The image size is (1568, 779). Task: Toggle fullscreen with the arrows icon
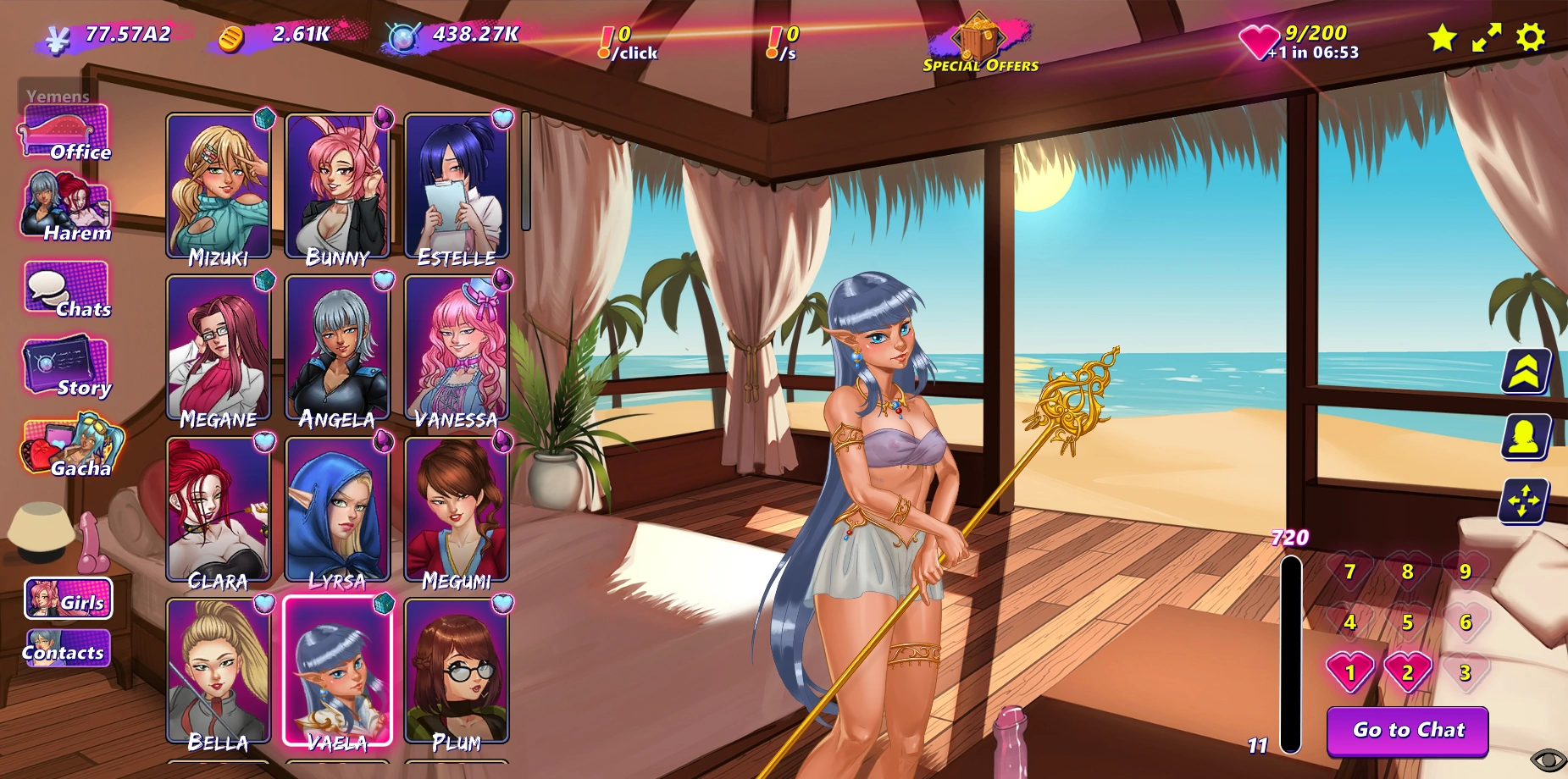tap(1486, 37)
